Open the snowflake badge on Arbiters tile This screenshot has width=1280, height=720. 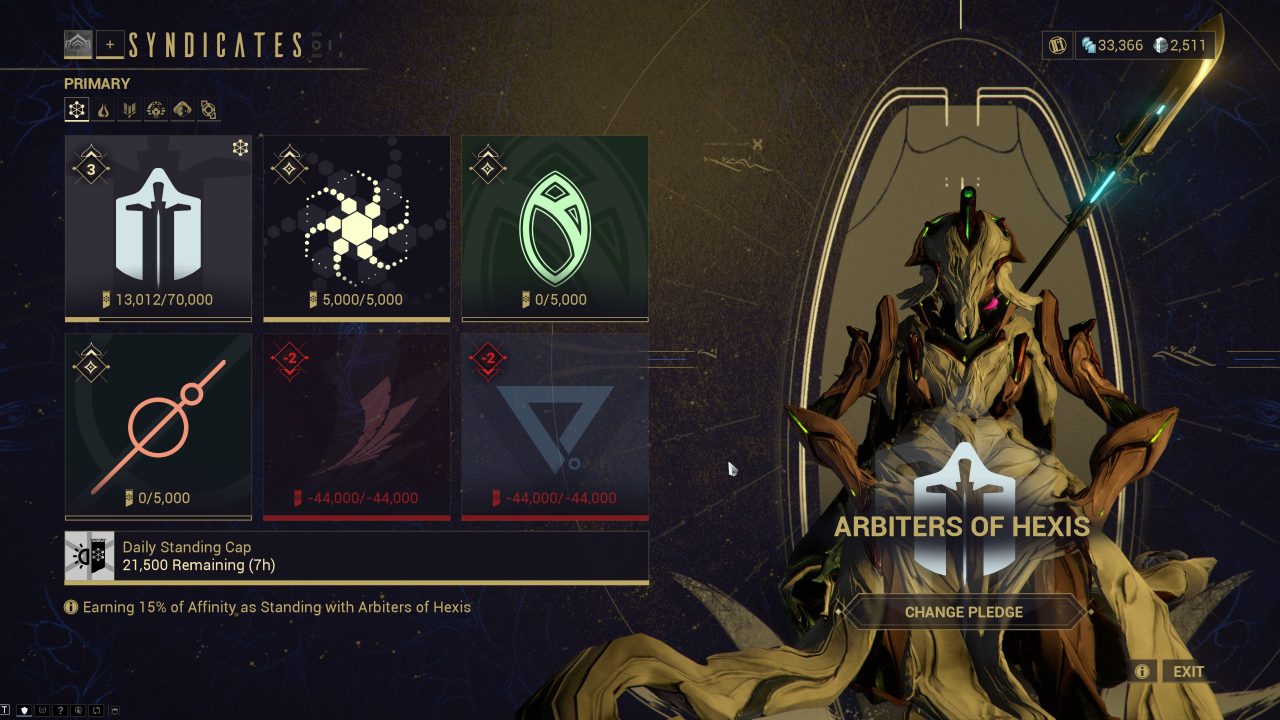239,146
